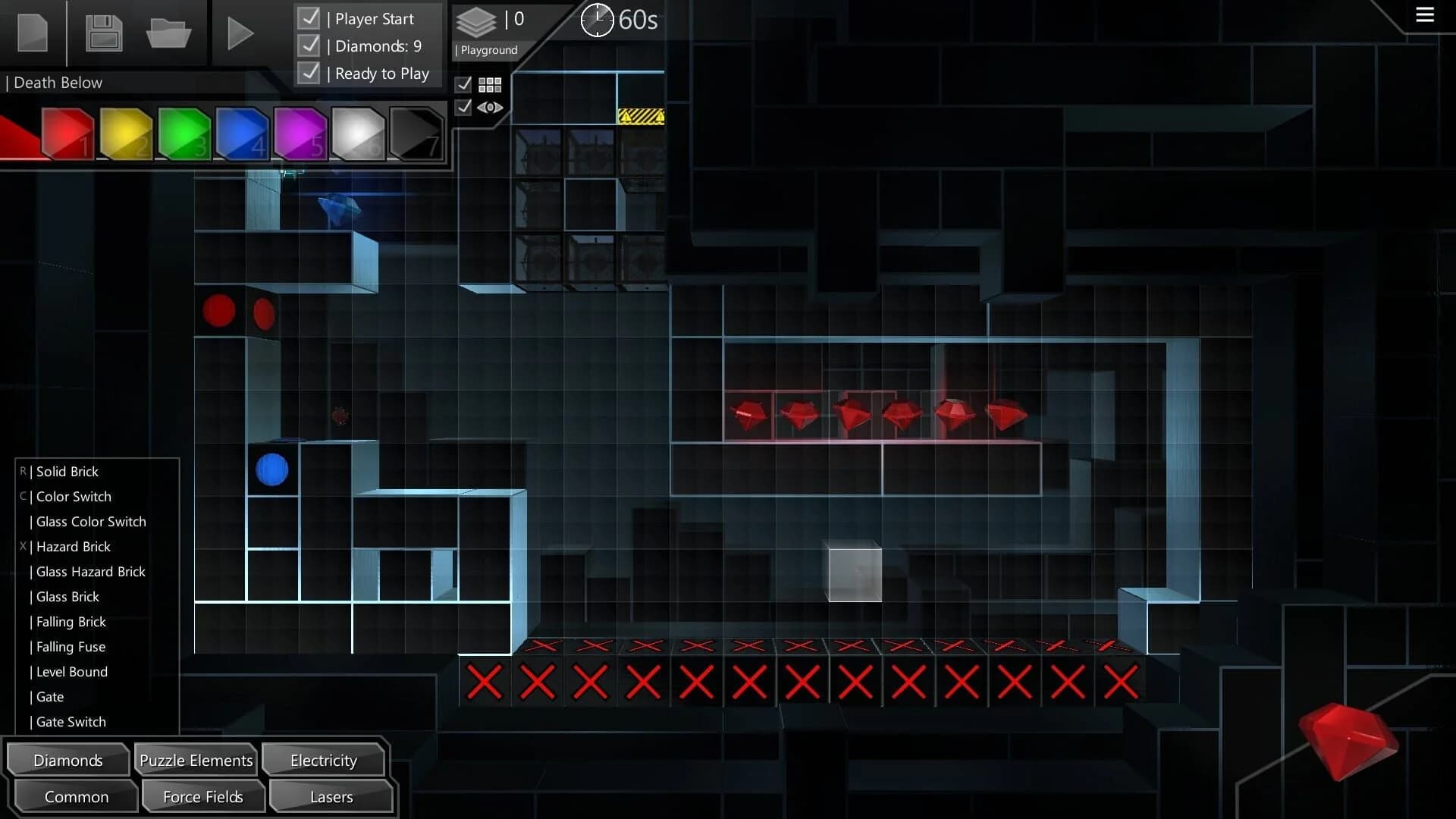The width and height of the screenshot is (1456, 819).
Task: Open an existing level file
Action: click(x=168, y=33)
